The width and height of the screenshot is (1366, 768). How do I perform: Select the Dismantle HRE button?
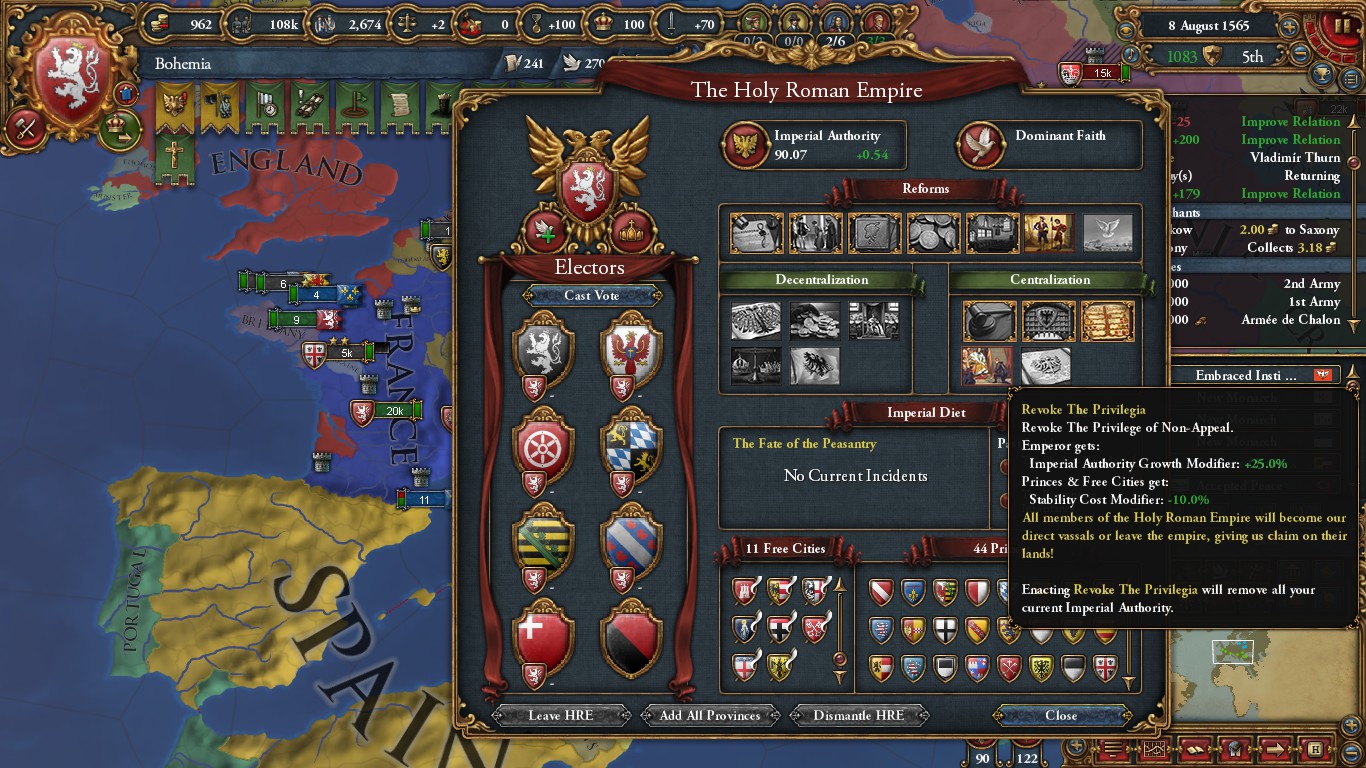pos(858,715)
